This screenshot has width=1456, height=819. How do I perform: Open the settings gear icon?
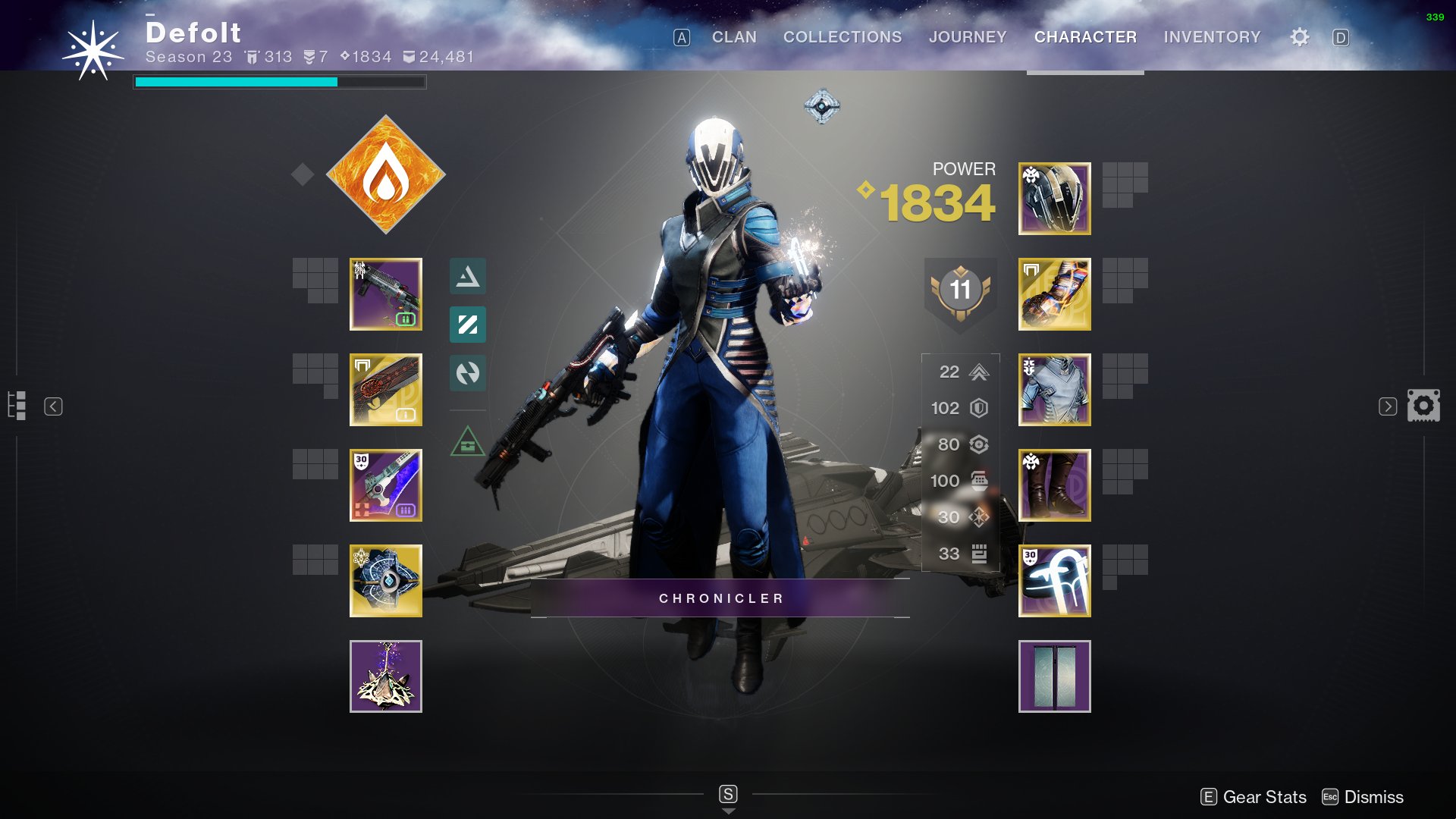pos(1300,37)
